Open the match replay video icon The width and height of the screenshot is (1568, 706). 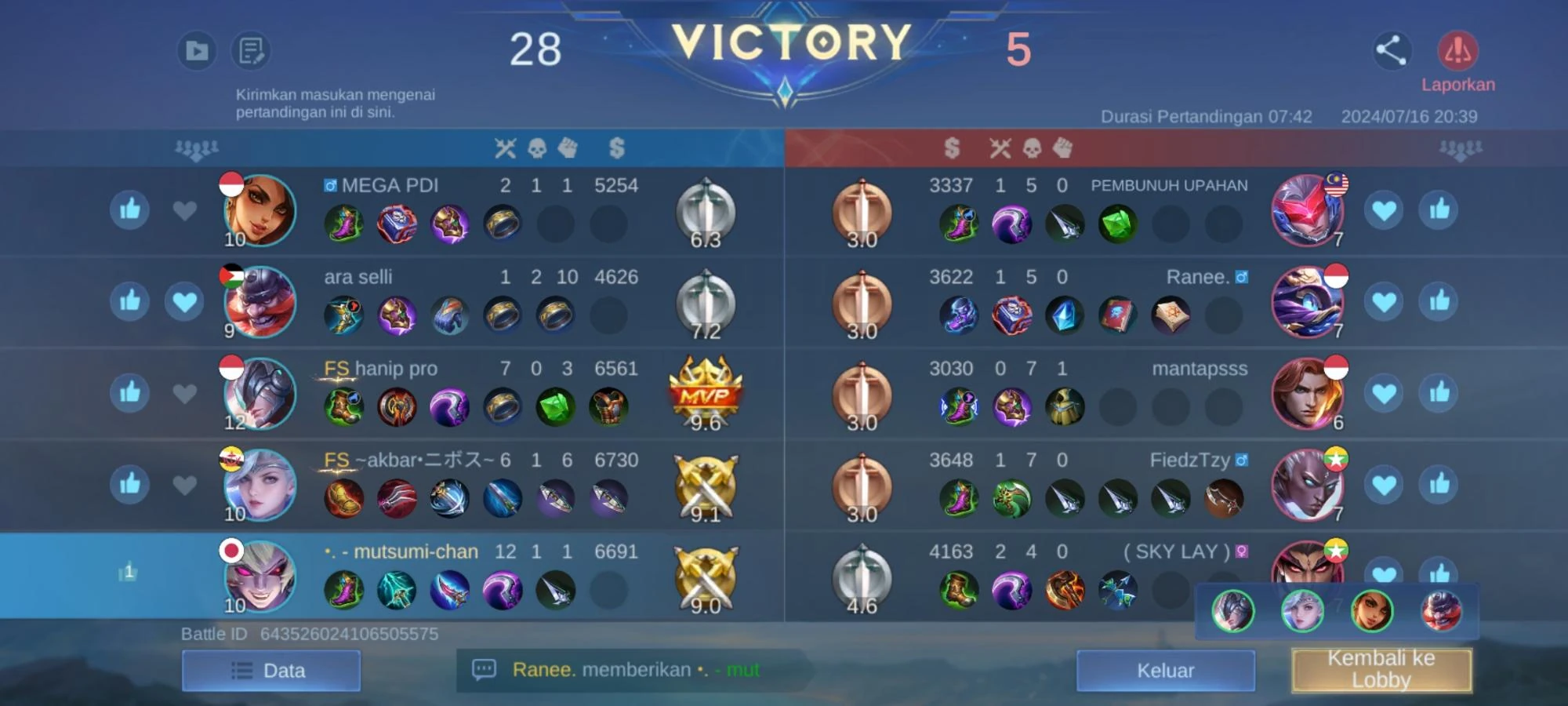[196, 51]
